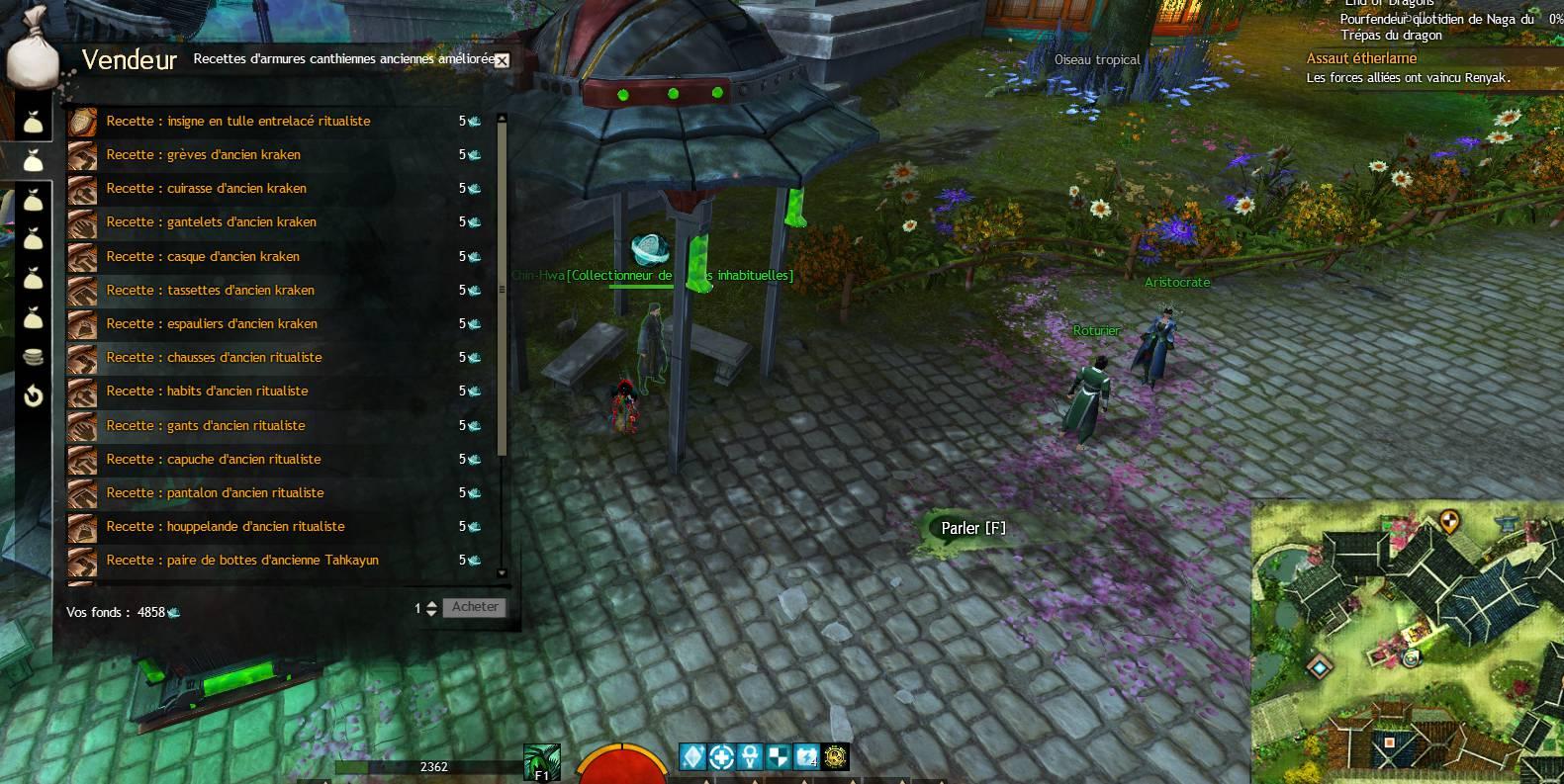This screenshot has height=784, width=1564.
Task: Select recipe insigne en tulle entrelacé ritualiste
Action: 237,122
